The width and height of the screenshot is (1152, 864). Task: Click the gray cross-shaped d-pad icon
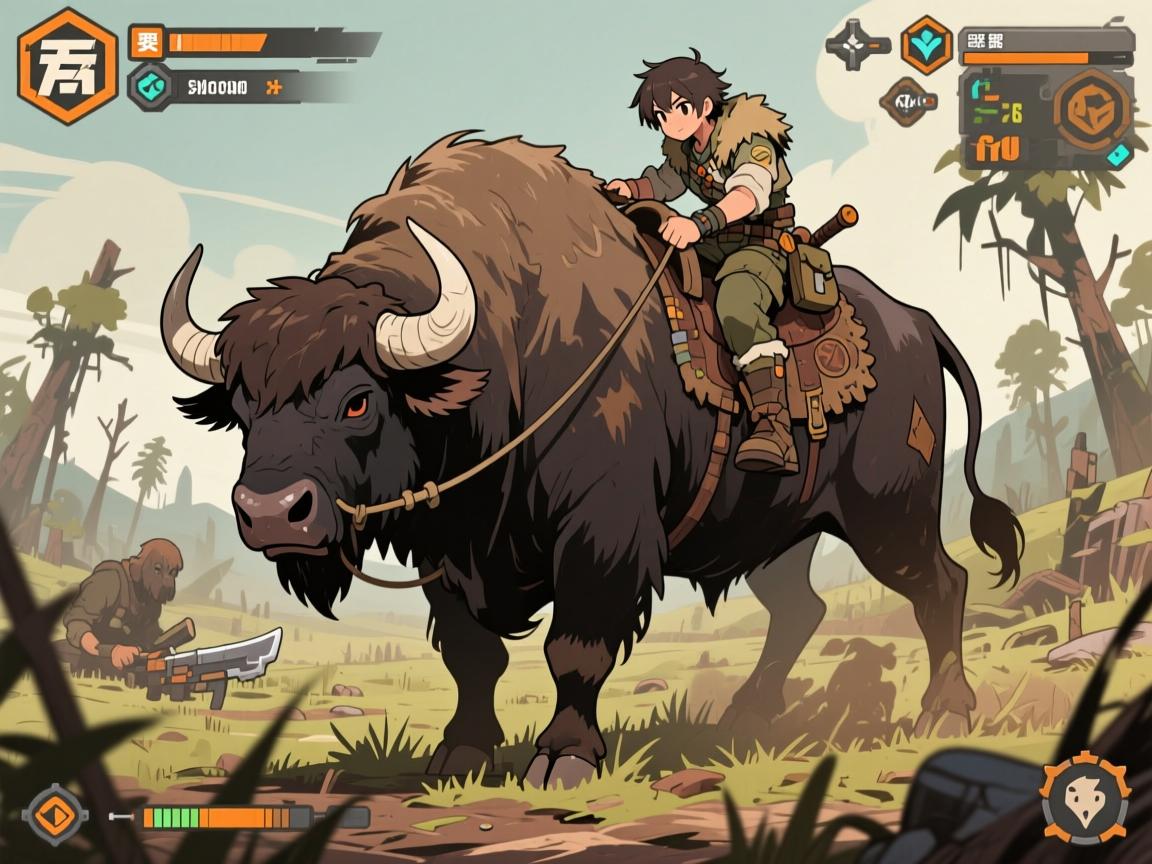coord(856,44)
